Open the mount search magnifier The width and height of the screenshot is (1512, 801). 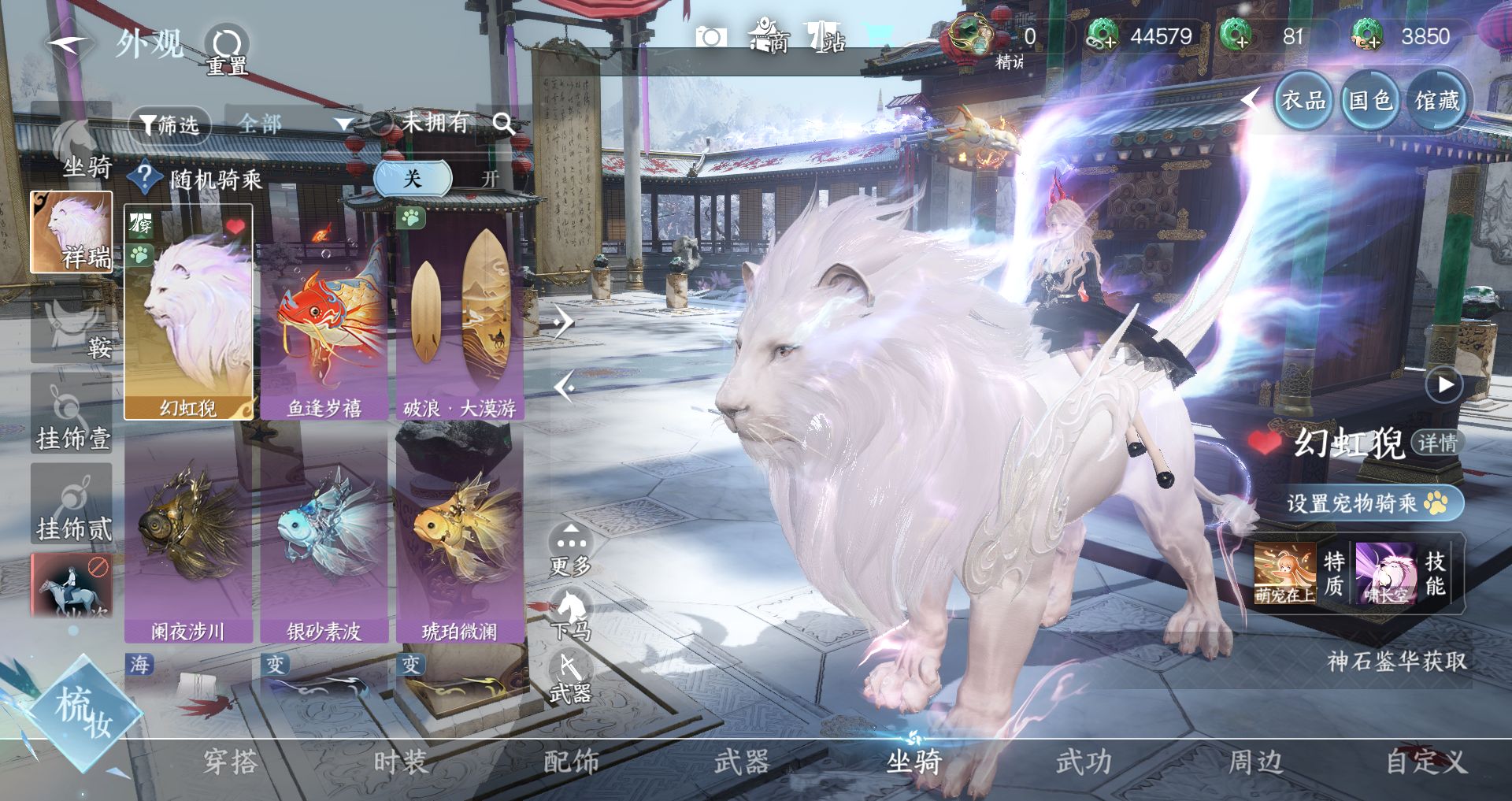[503, 124]
